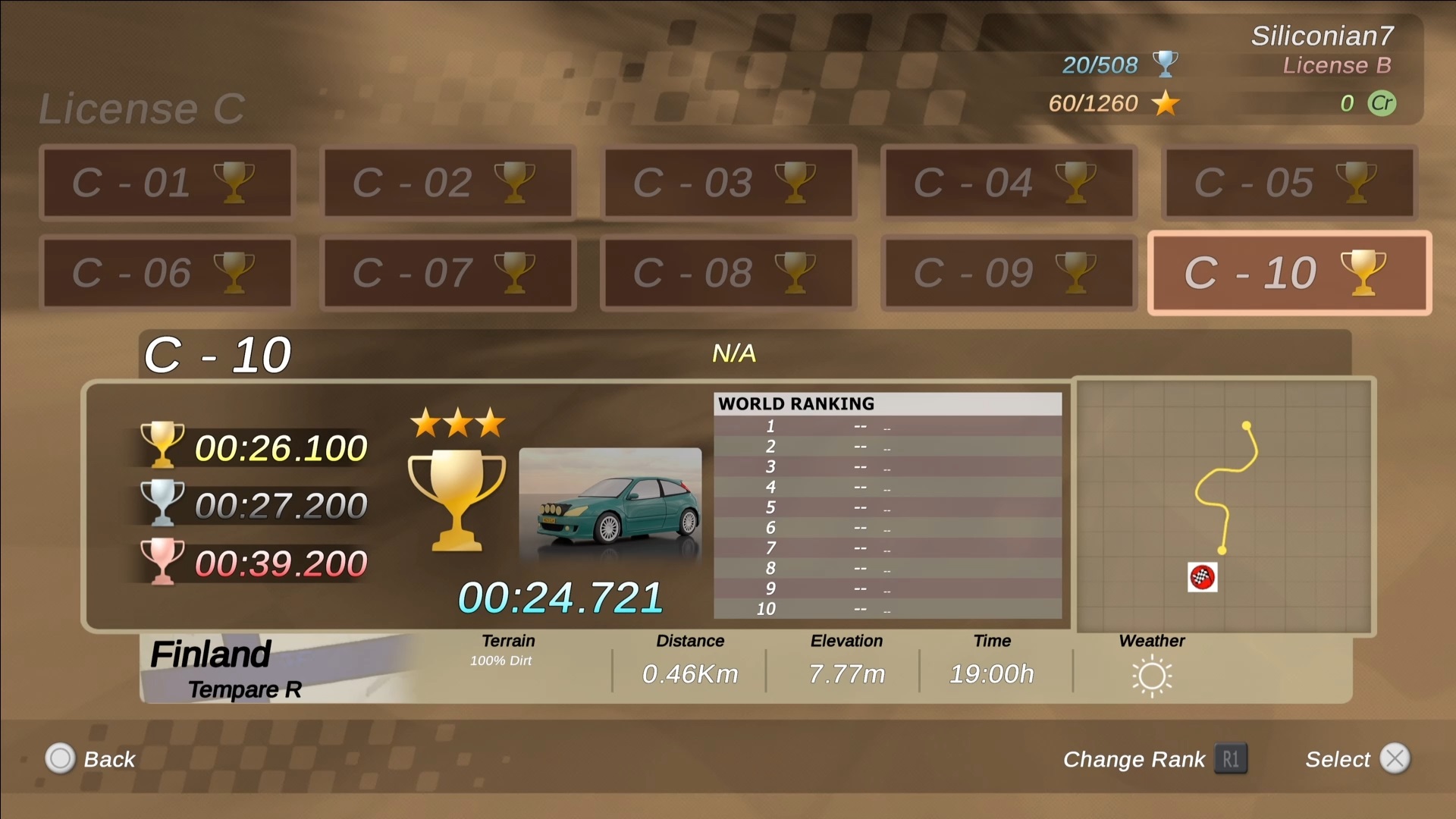The image size is (1456, 819).
Task: Choose the C - 06 license test
Action: (x=168, y=273)
